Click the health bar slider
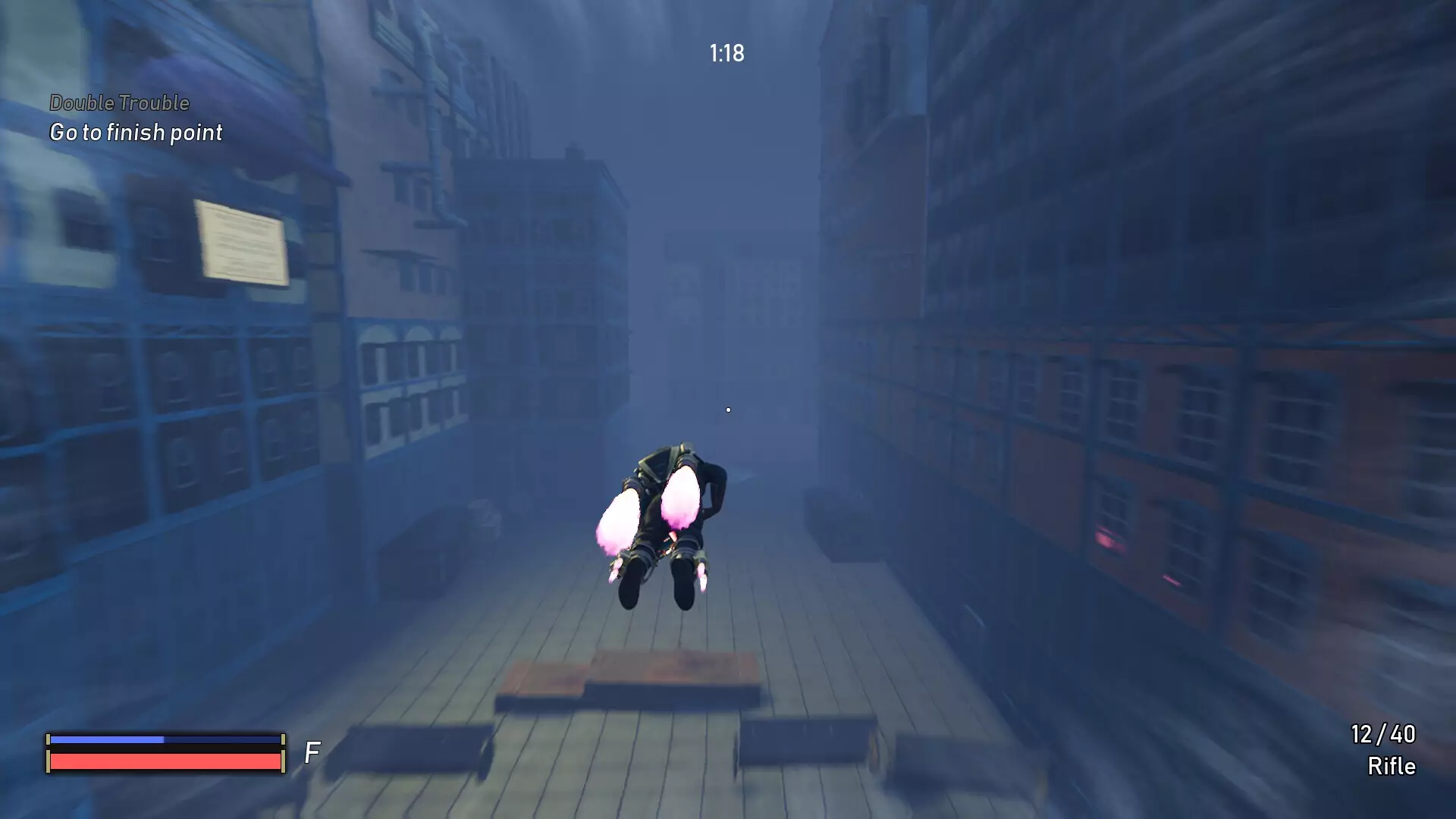 pos(165,760)
